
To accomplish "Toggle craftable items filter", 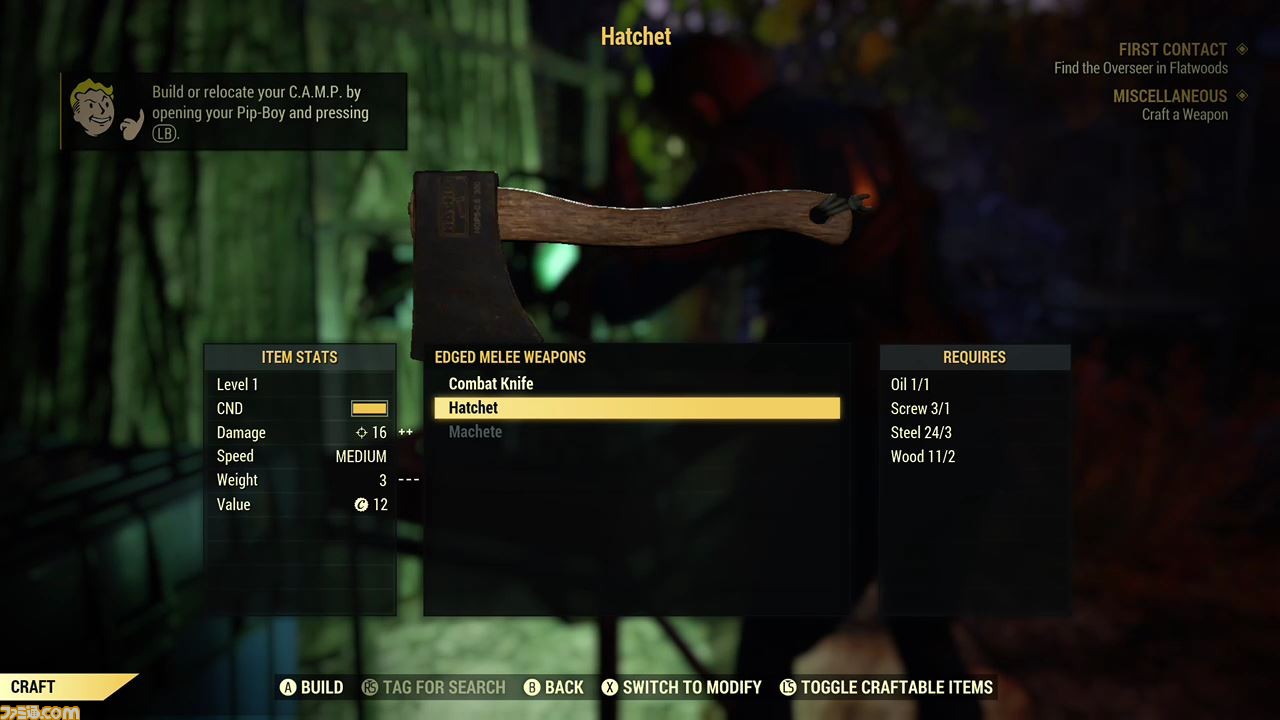I will tap(886, 687).
